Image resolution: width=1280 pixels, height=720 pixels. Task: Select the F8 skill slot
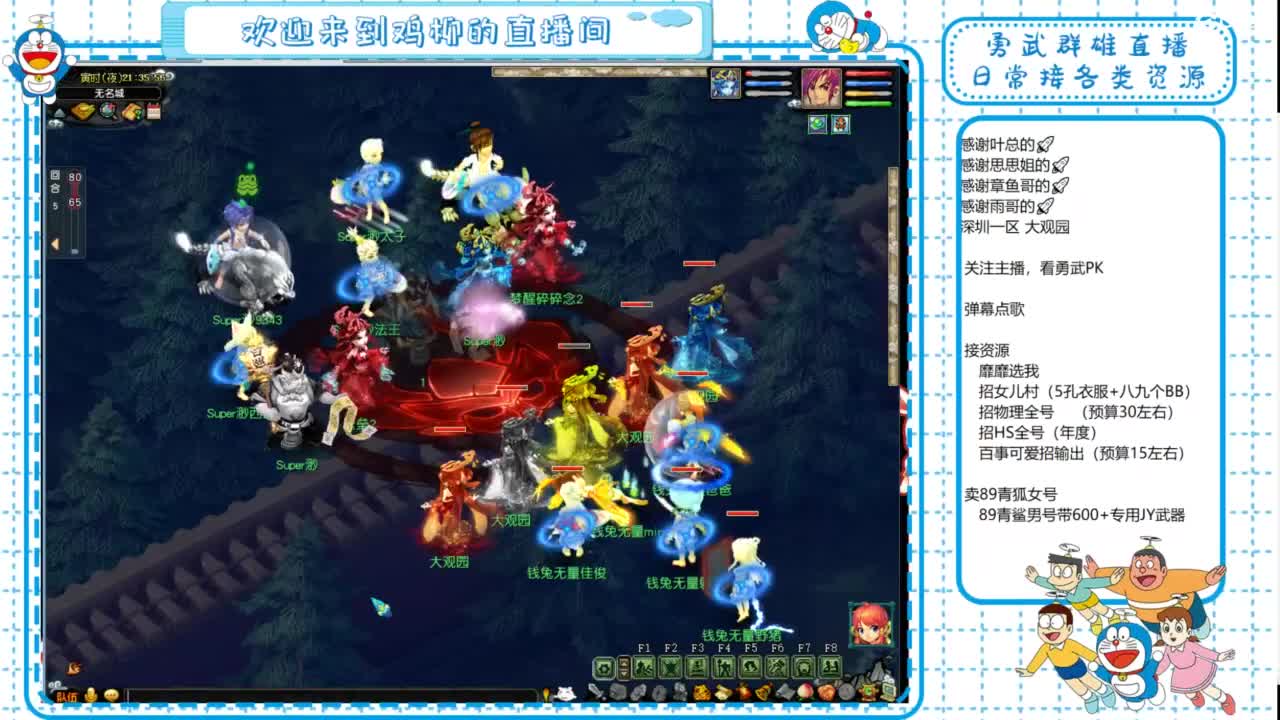[829, 666]
